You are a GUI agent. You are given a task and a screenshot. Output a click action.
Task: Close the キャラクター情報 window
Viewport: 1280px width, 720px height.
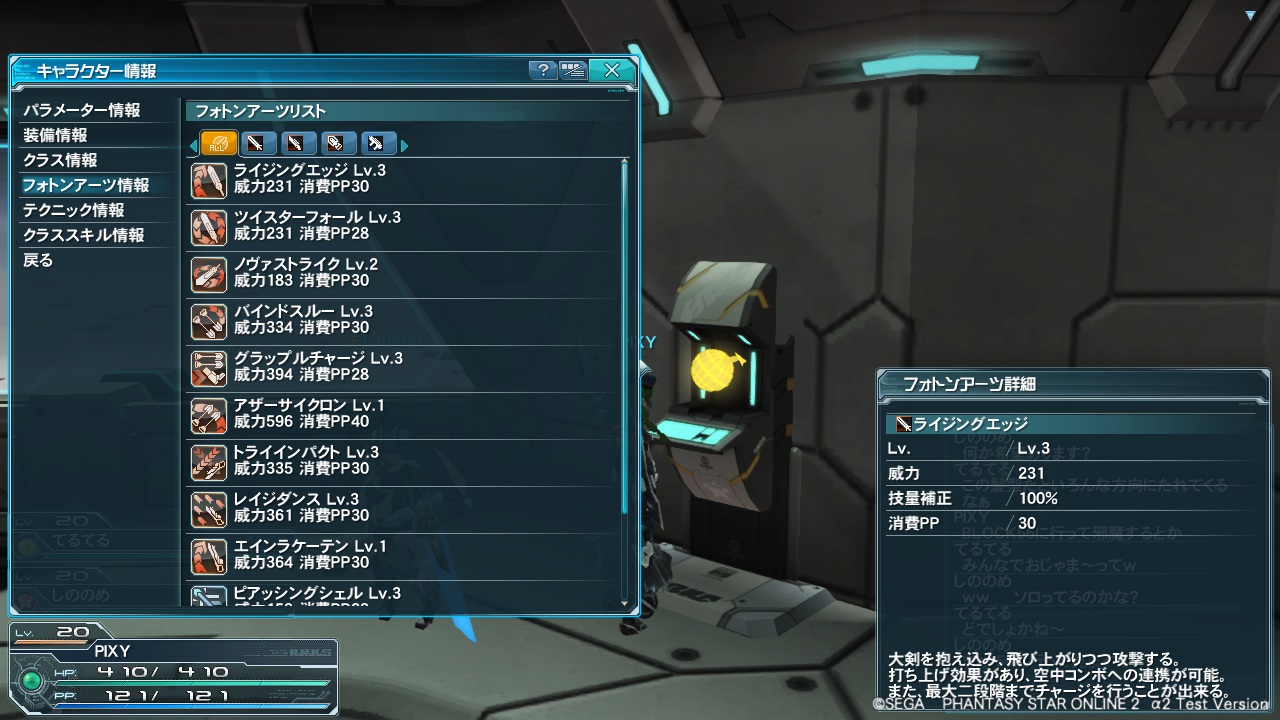(611, 70)
